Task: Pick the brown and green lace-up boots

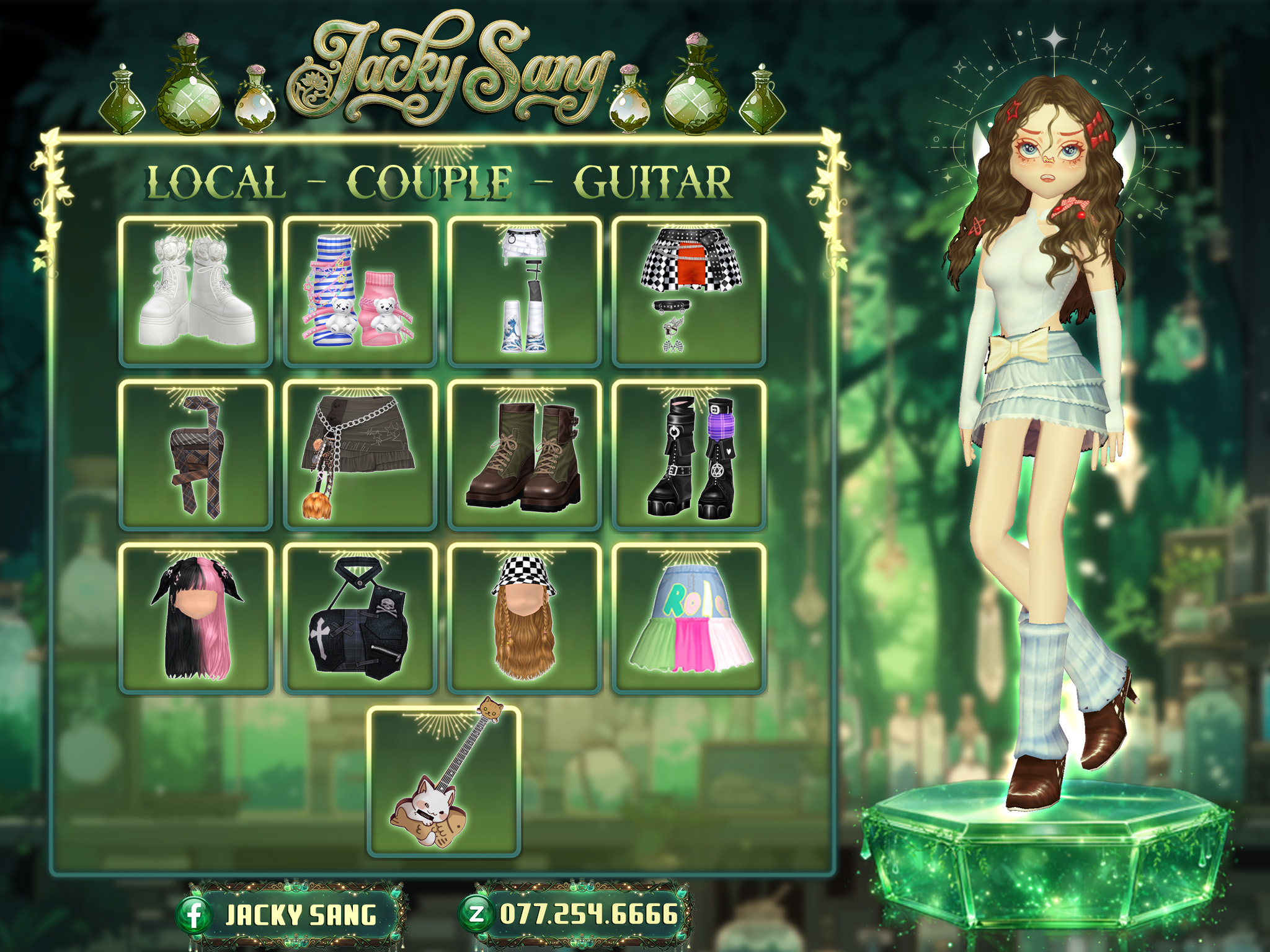Action: [x=525, y=455]
